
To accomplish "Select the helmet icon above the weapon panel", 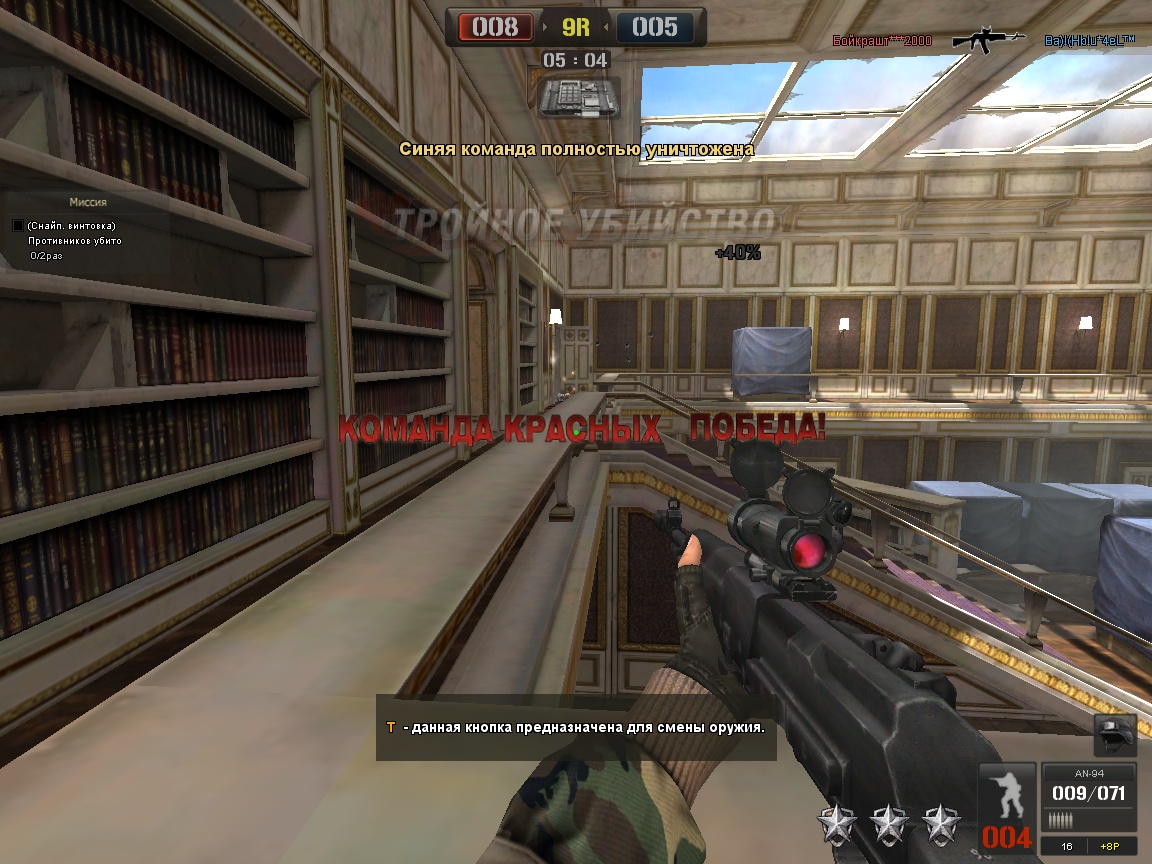I will [1113, 735].
